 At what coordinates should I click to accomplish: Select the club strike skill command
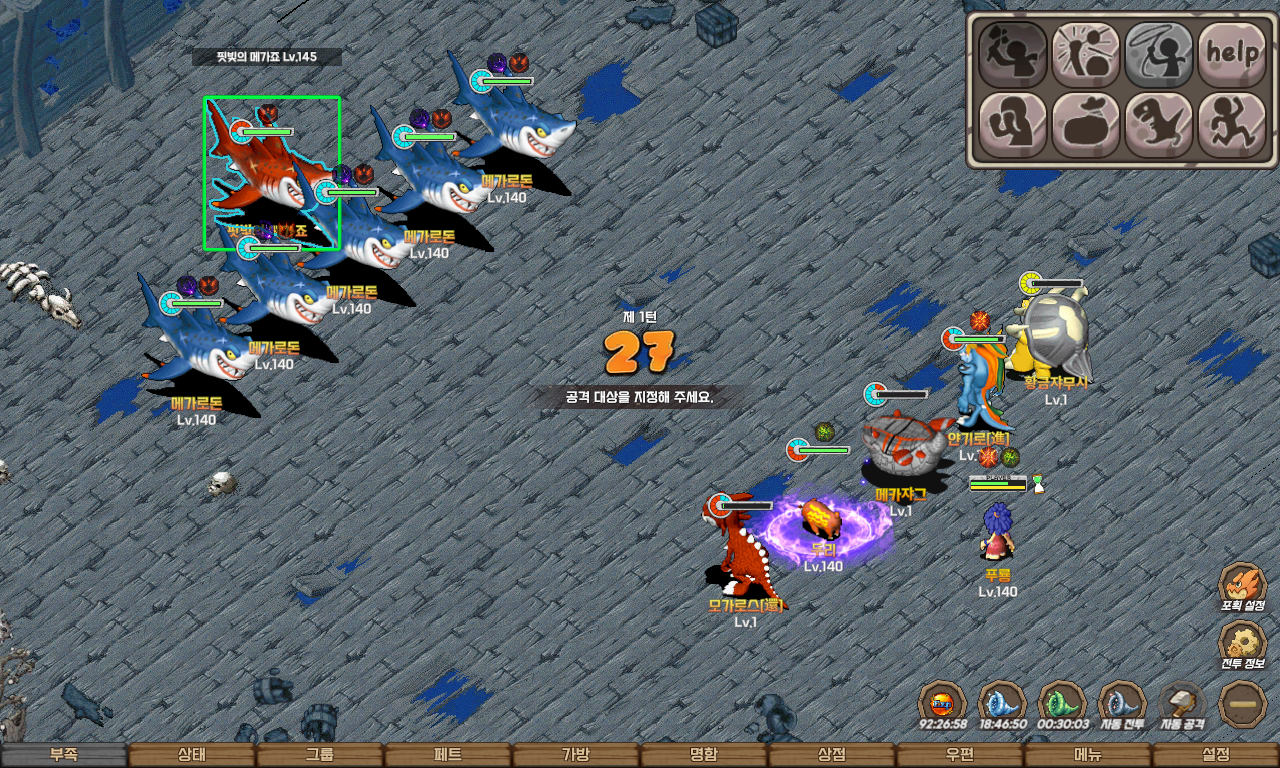pos(1085,54)
